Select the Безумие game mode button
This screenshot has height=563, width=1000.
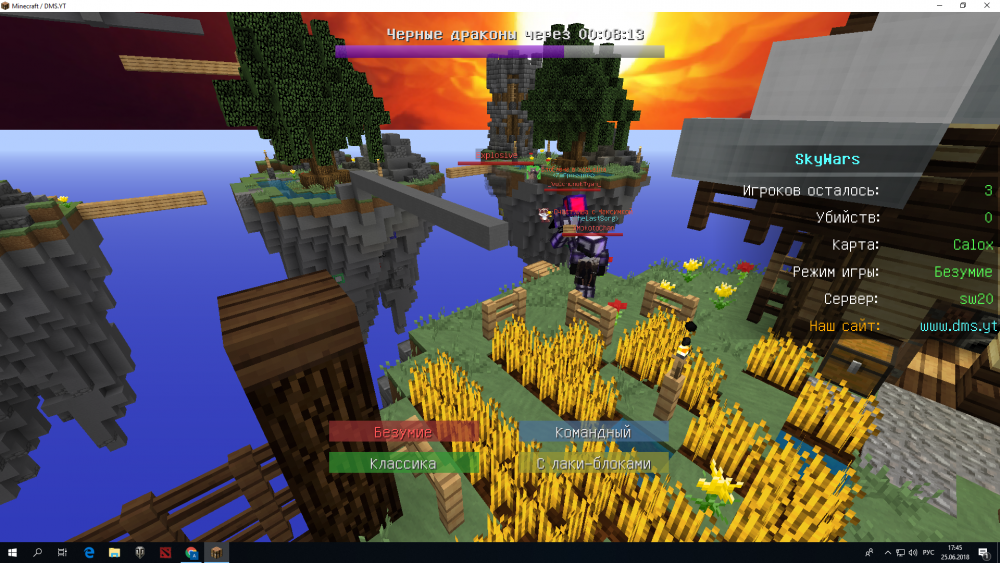tap(404, 432)
